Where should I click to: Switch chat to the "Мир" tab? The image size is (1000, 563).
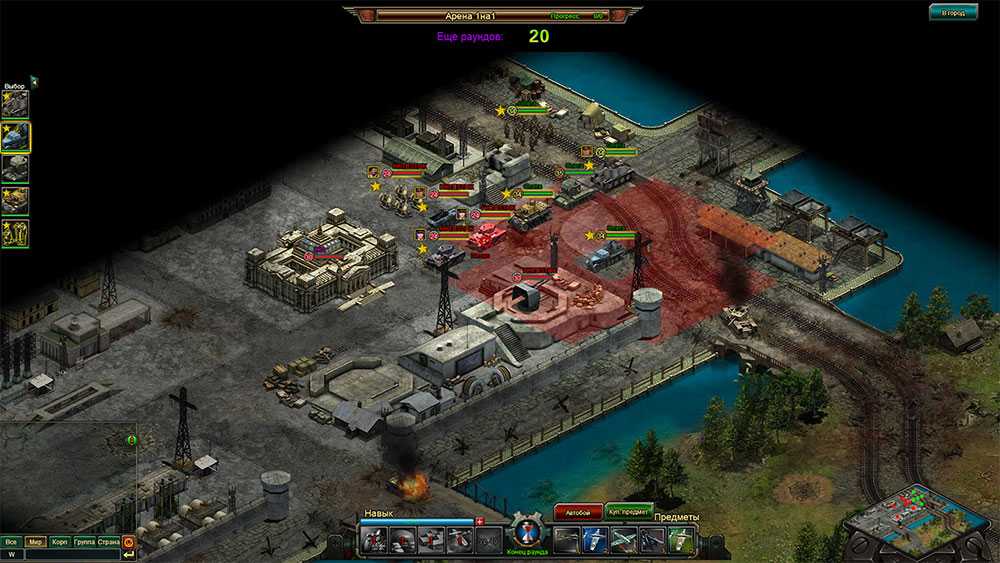coord(36,541)
